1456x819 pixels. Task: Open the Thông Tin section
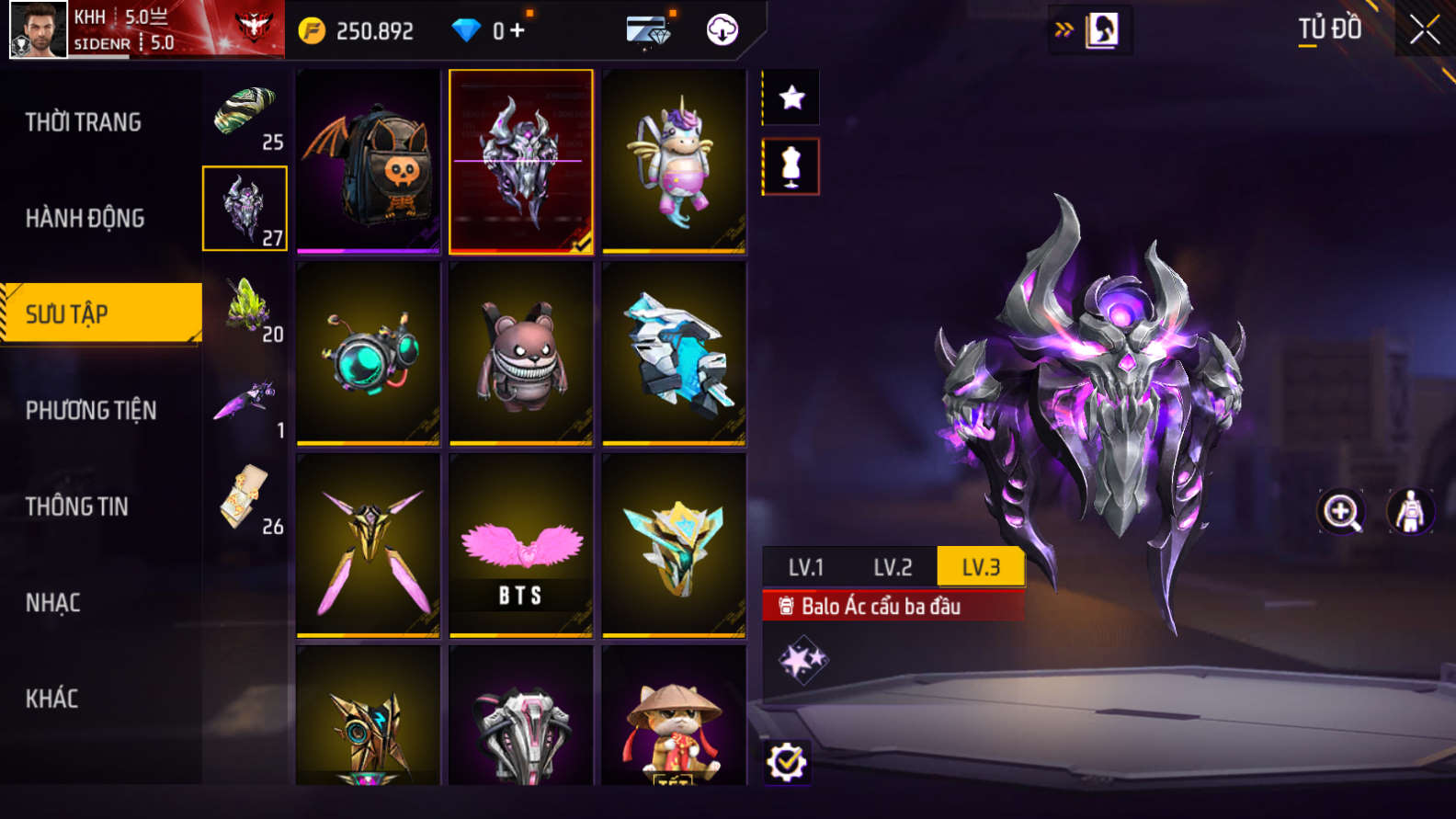point(77,506)
